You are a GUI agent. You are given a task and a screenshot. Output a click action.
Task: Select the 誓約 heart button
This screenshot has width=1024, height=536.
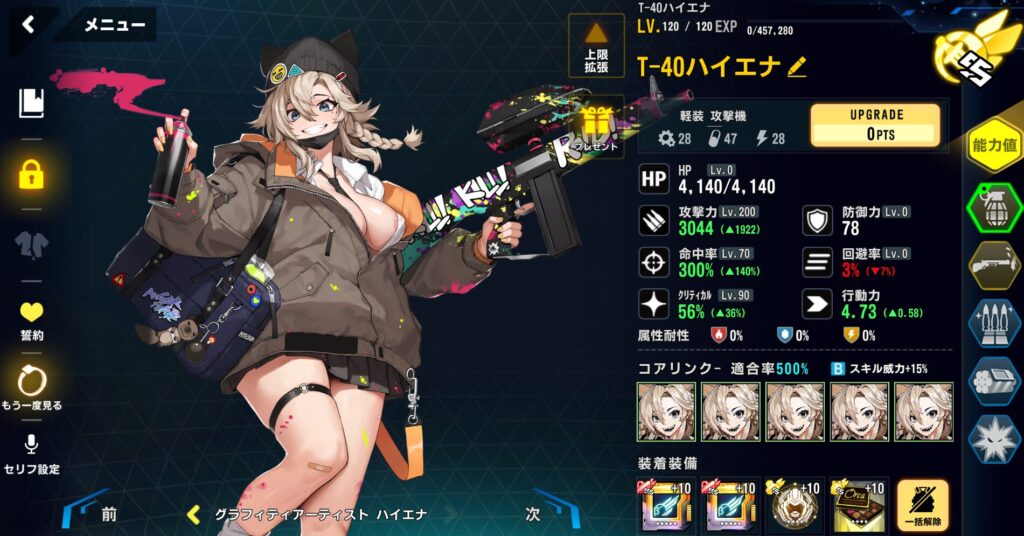[32, 319]
